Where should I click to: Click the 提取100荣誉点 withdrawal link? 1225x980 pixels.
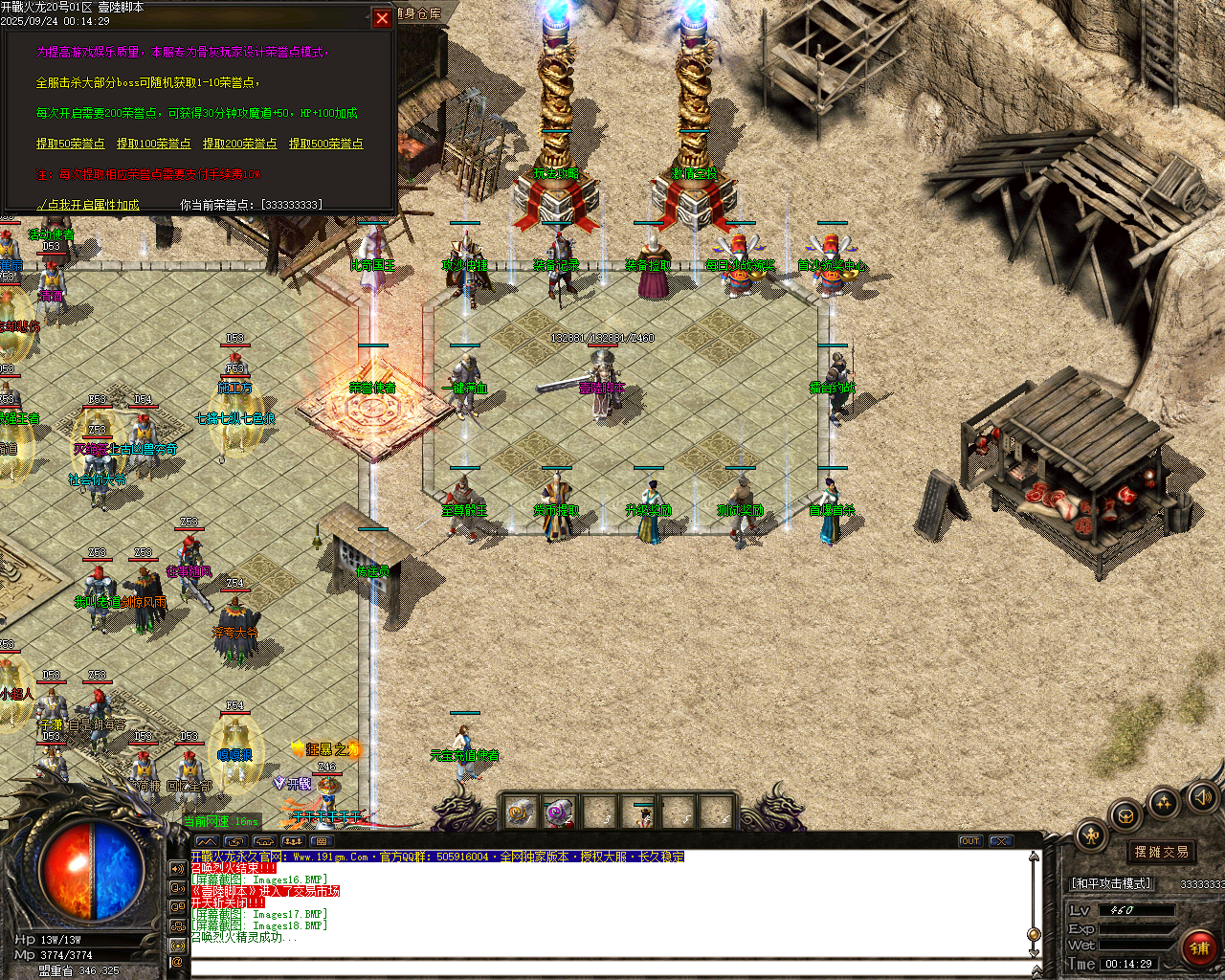153,144
